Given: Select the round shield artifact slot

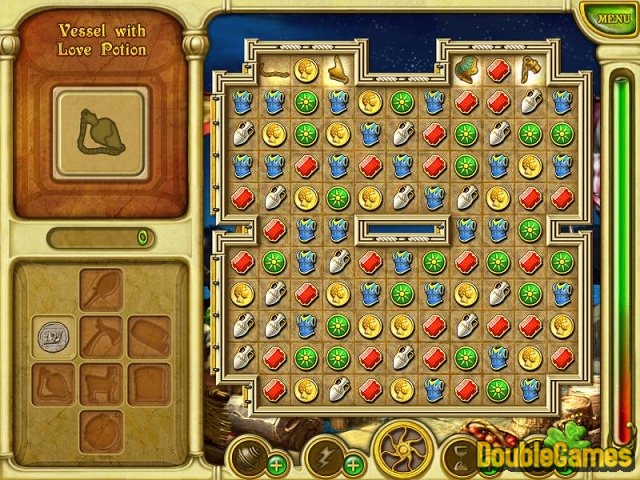Looking at the screenshot, I should (x=101, y=429).
